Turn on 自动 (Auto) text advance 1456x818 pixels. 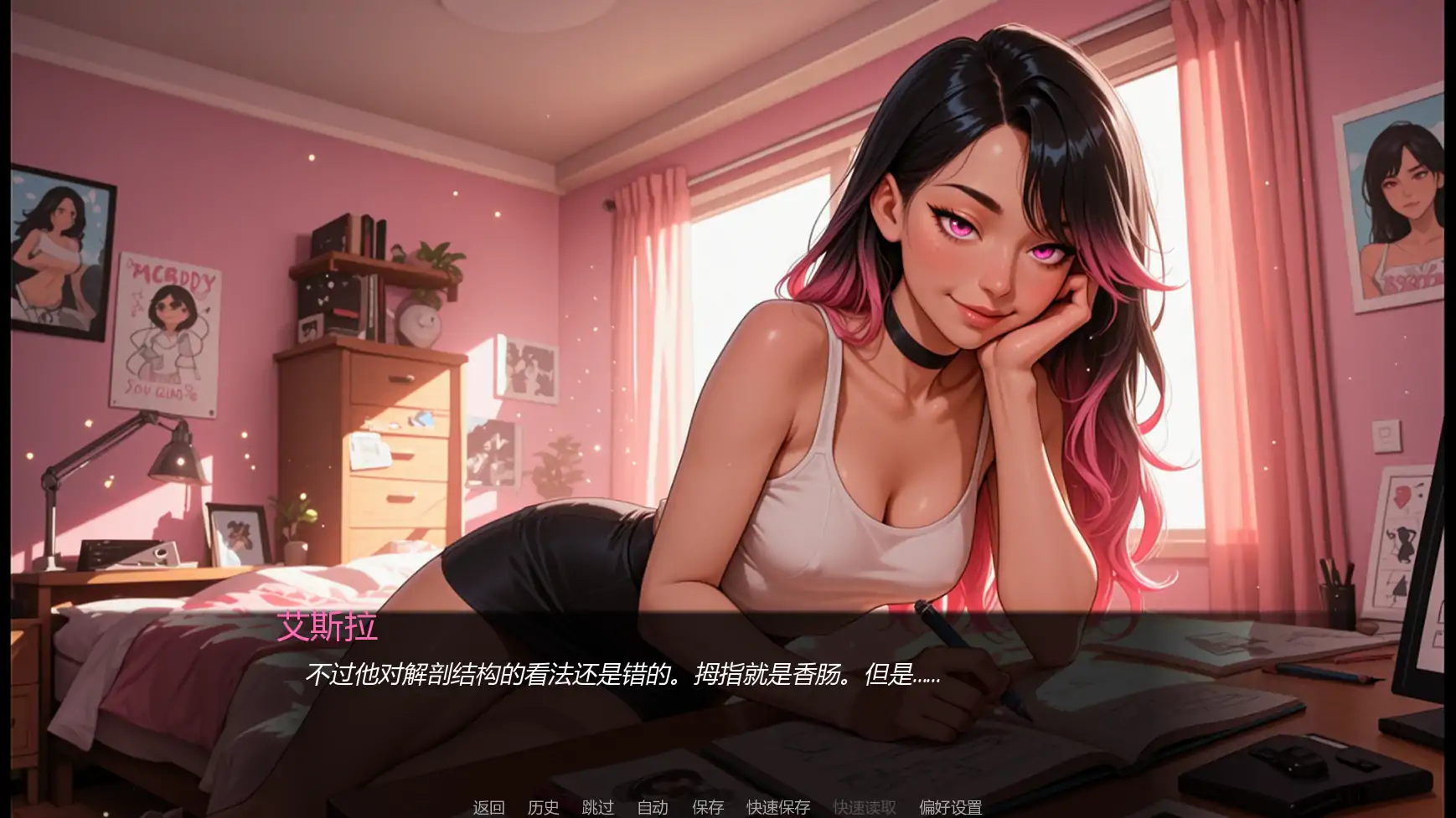pos(653,807)
